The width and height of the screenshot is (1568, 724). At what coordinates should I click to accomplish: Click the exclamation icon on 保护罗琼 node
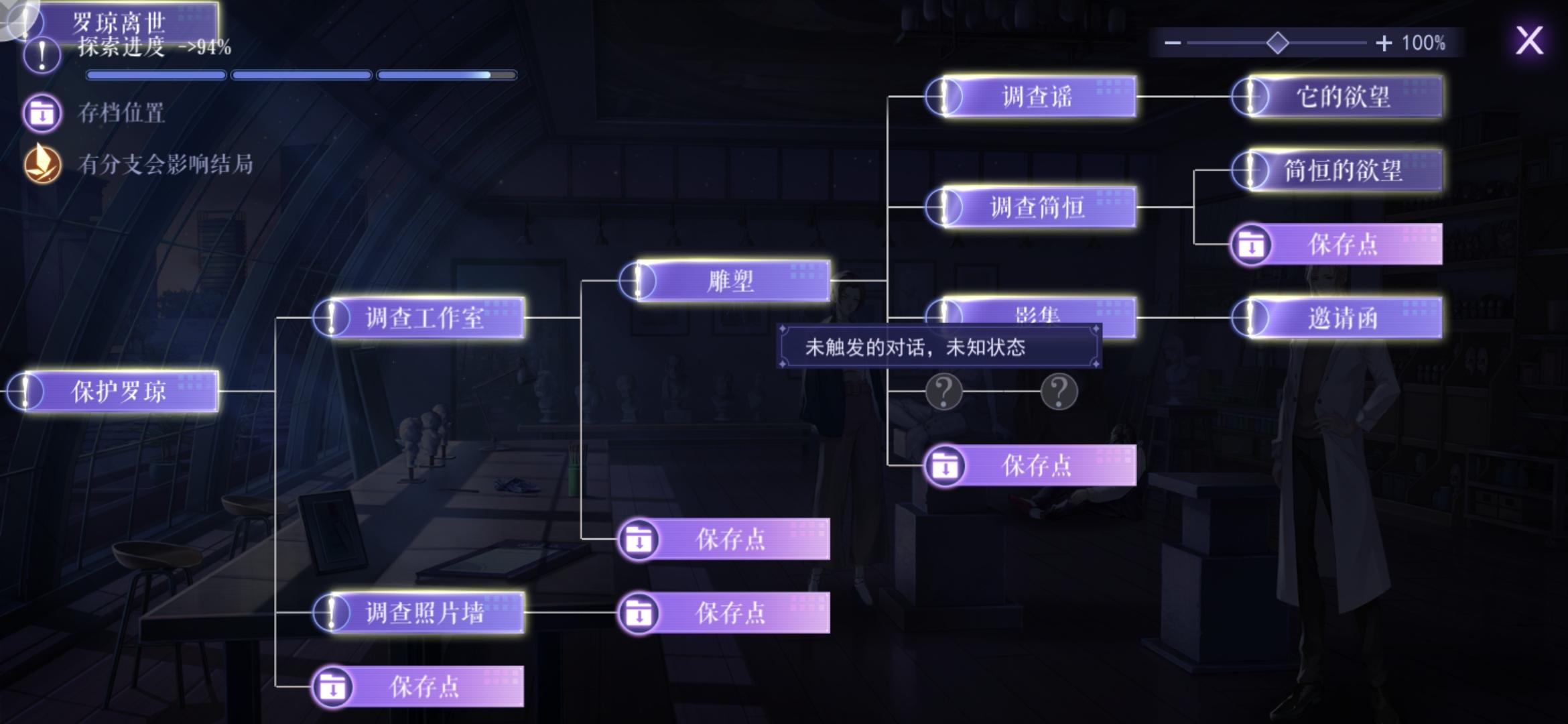point(25,391)
